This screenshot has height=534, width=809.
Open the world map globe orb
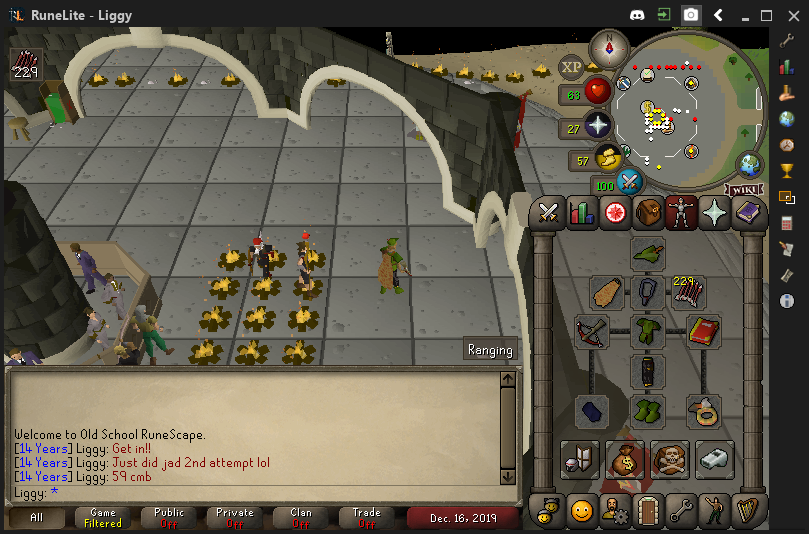750,165
